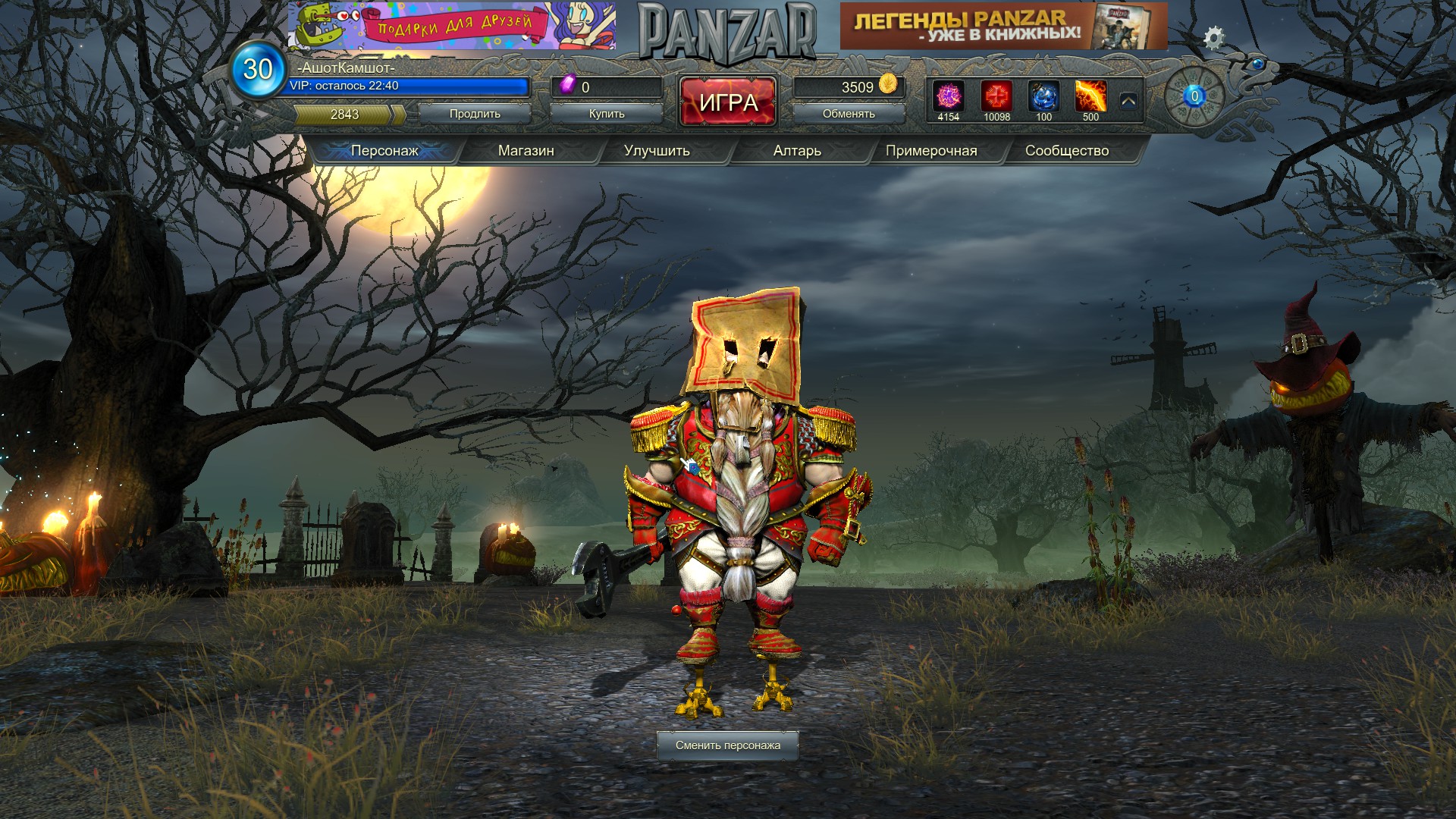Open the Примерочная tab
This screenshot has height=819, width=1456.
pos(930,151)
